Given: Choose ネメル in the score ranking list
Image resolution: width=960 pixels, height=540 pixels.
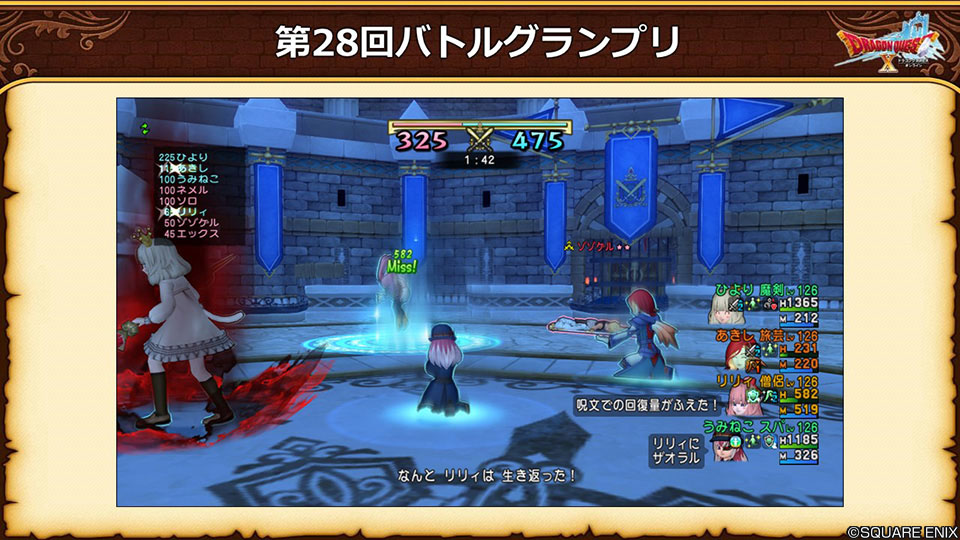Looking at the screenshot, I should click(x=188, y=190).
